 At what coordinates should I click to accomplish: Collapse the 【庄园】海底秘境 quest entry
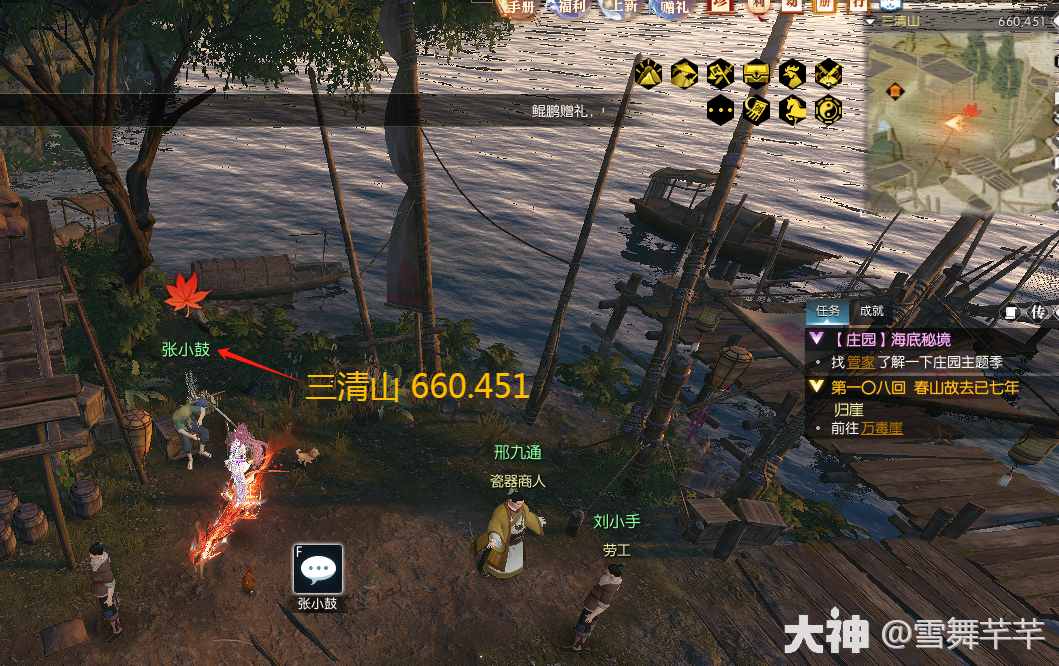[817, 340]
